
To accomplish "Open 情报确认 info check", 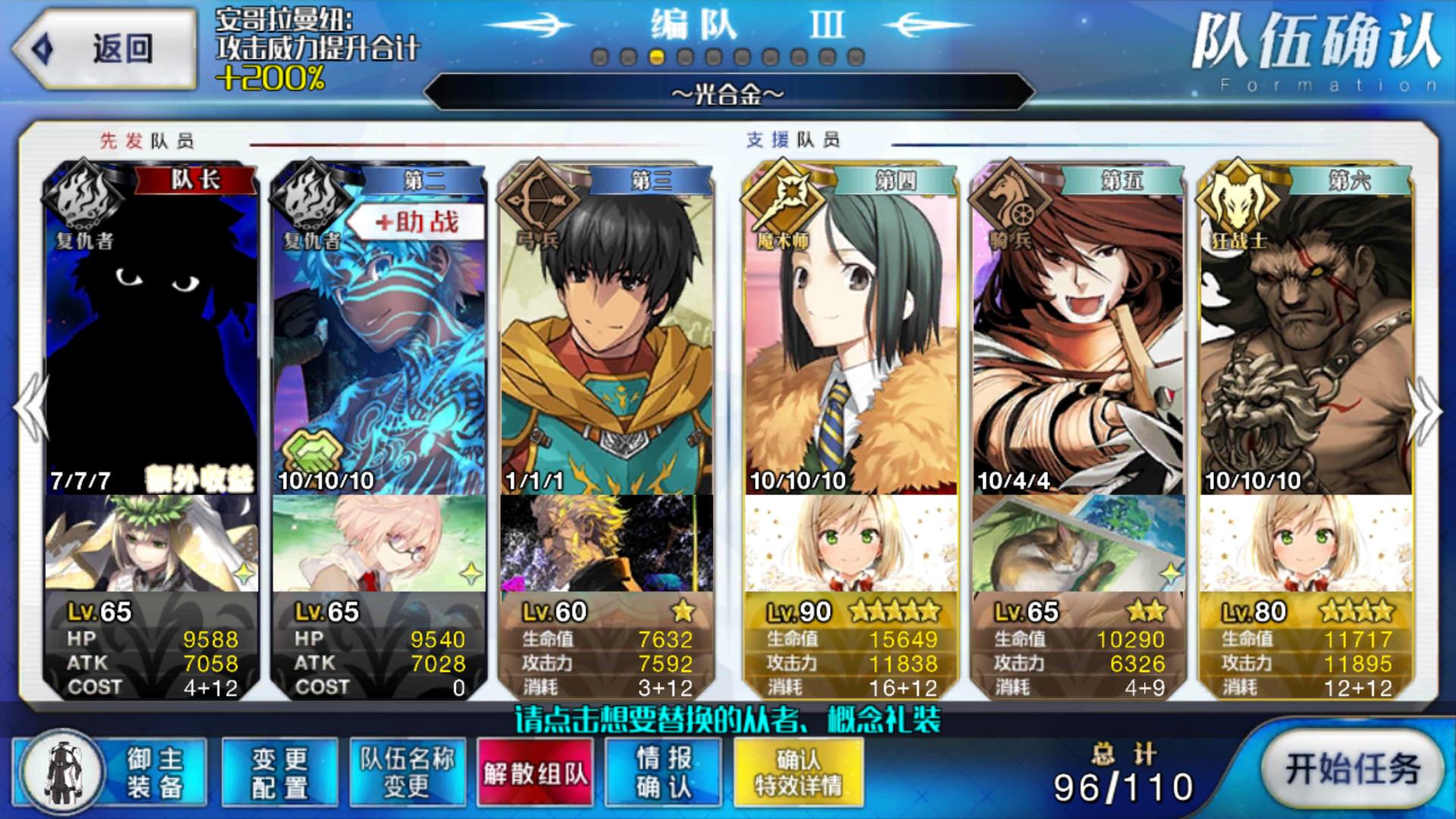I will [664, 772].
